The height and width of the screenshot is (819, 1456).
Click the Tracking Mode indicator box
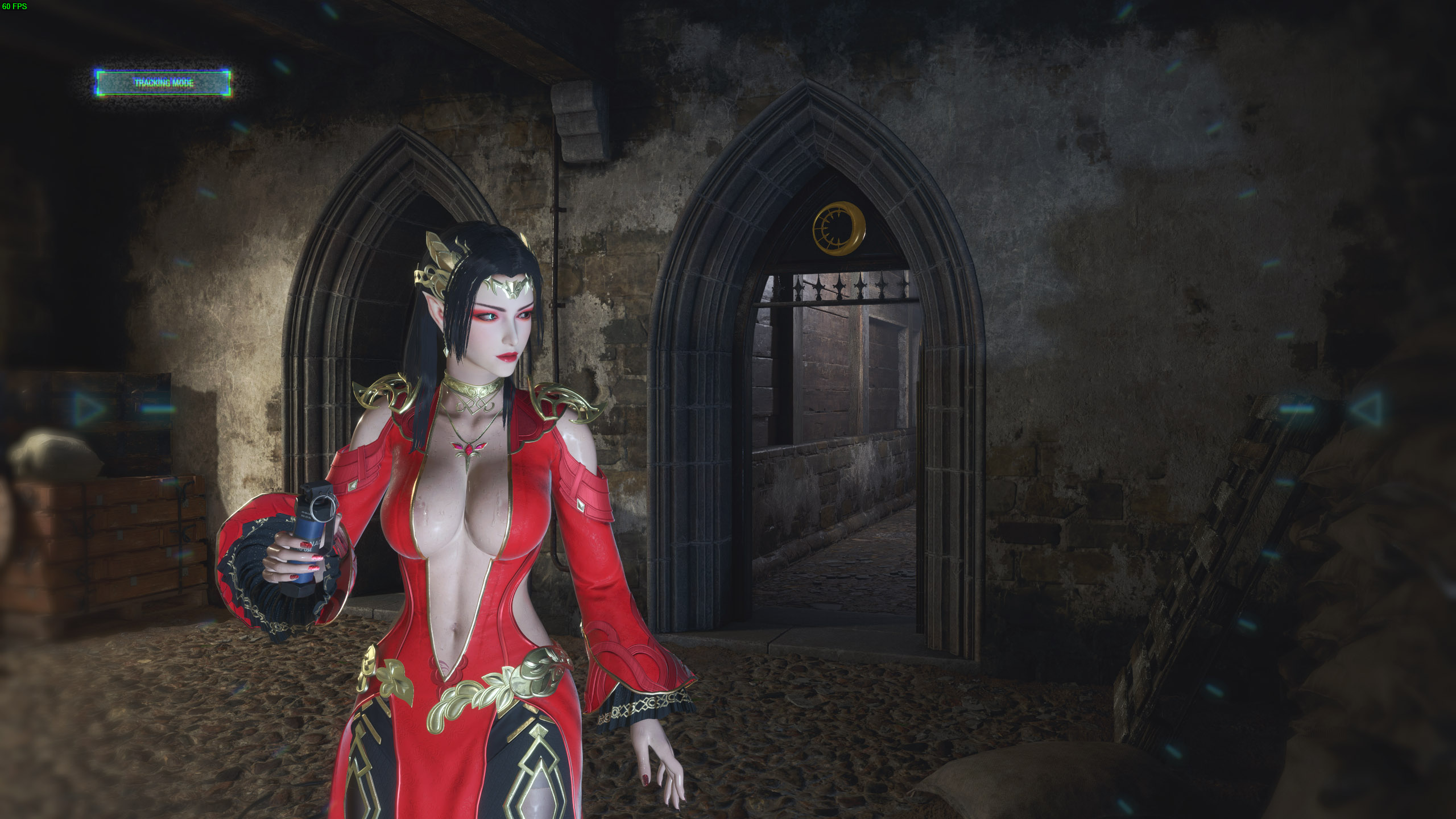163,83
